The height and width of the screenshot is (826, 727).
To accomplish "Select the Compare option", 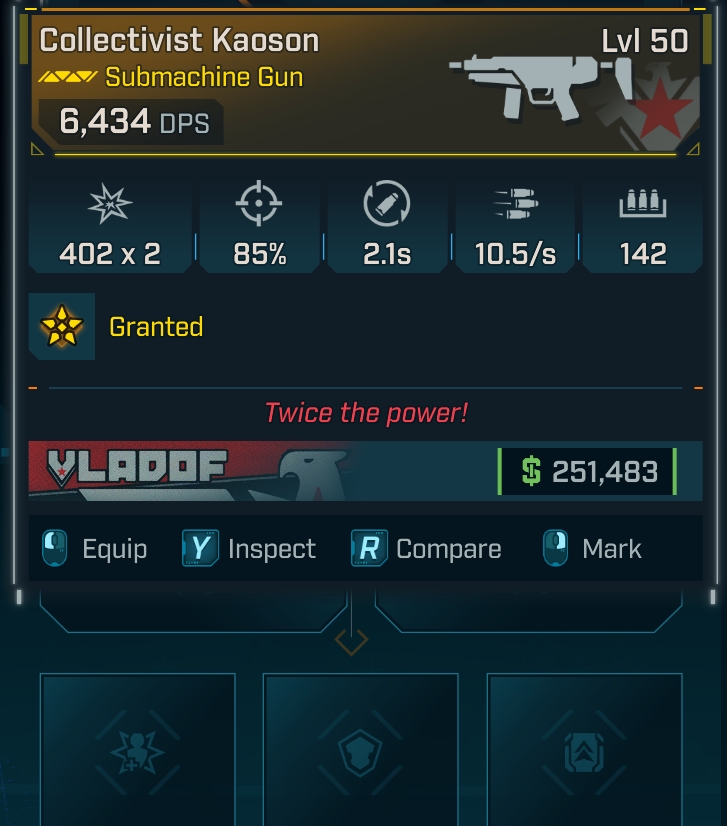I will pyautogui.click(x=427, y=549).
